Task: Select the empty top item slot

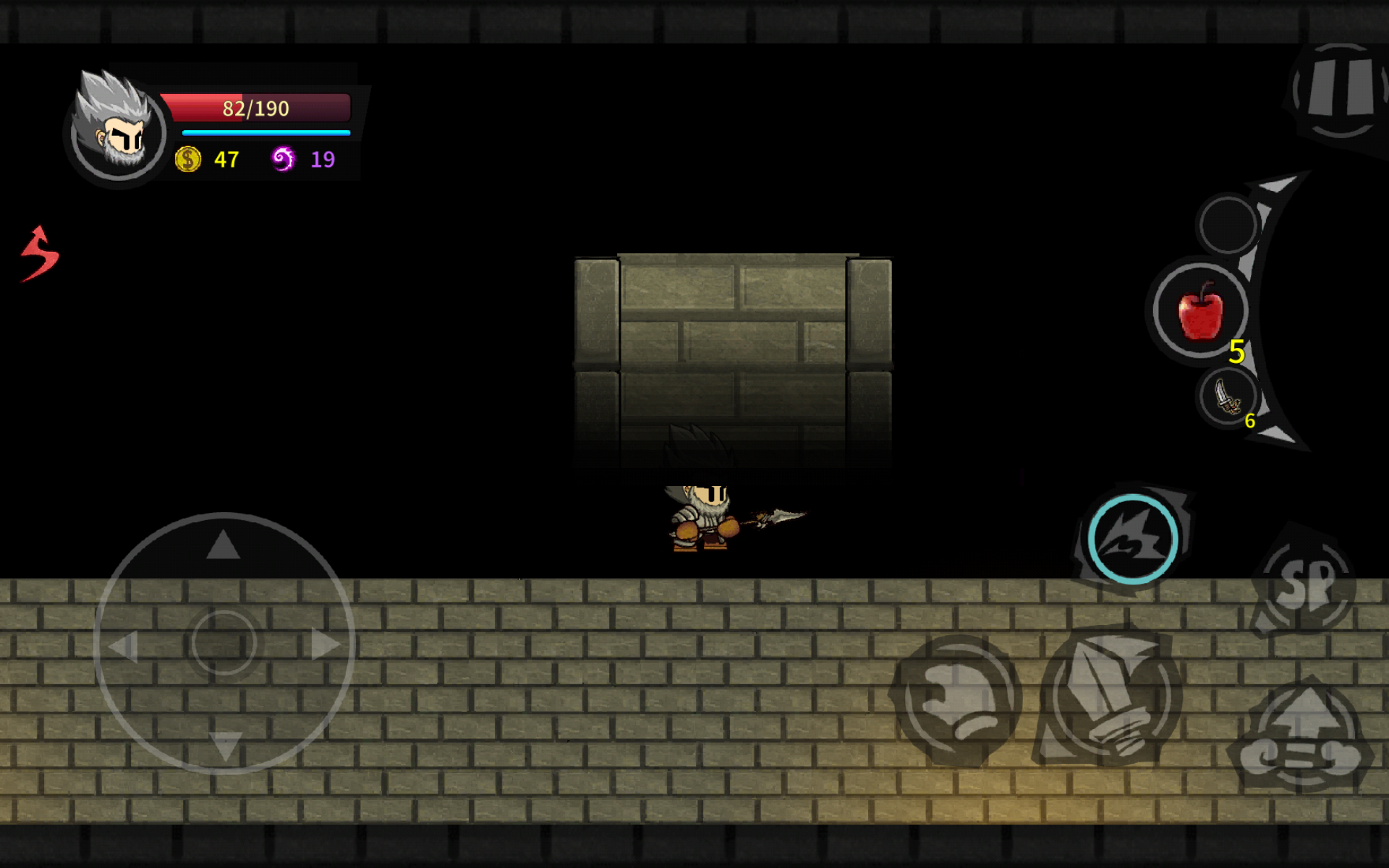Action: [1228, 224]
